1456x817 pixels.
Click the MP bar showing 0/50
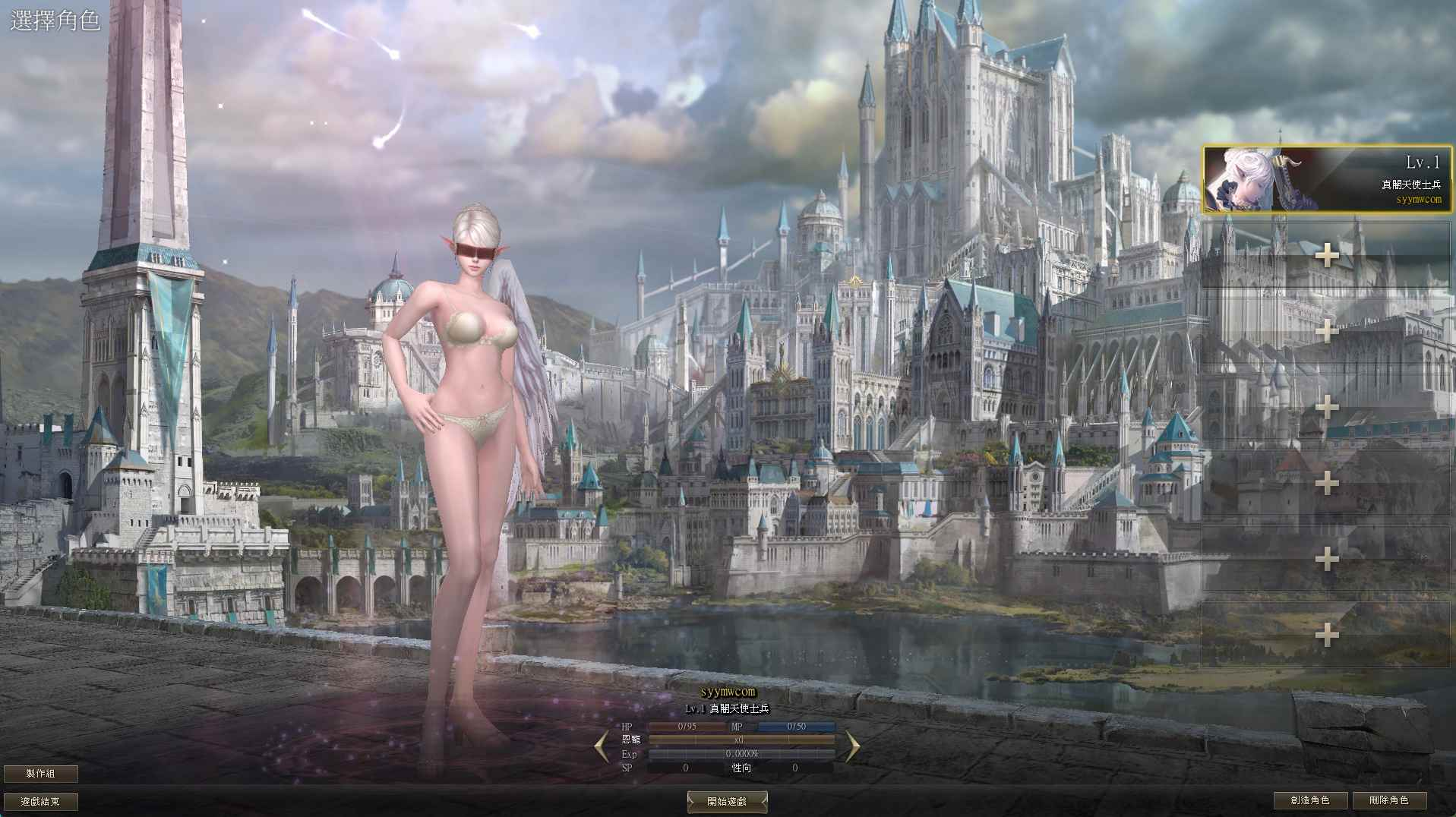click(798, 727)
